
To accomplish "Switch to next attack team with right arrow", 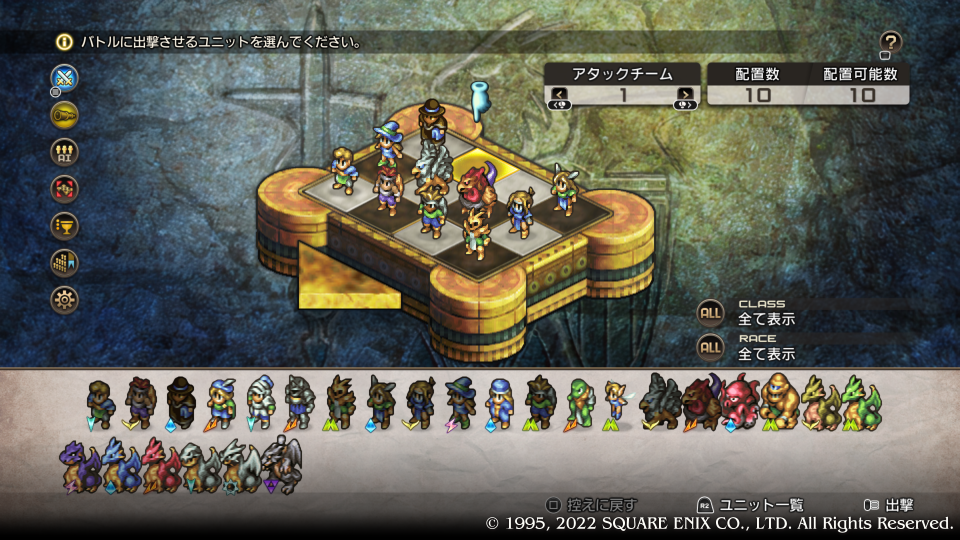I will pos(685,95).
